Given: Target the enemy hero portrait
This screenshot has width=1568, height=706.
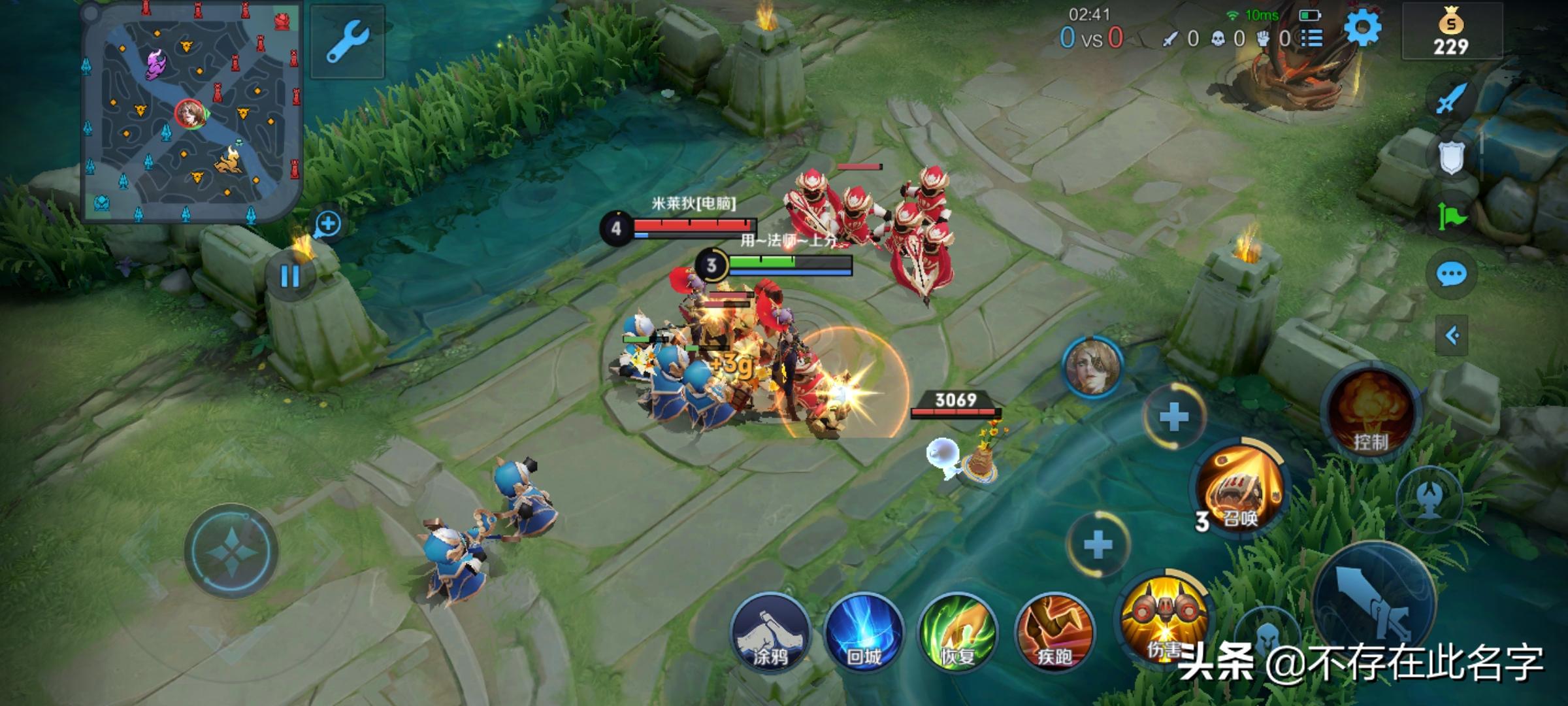Looking at the screenshot, I should click(x=1093, y=366).
